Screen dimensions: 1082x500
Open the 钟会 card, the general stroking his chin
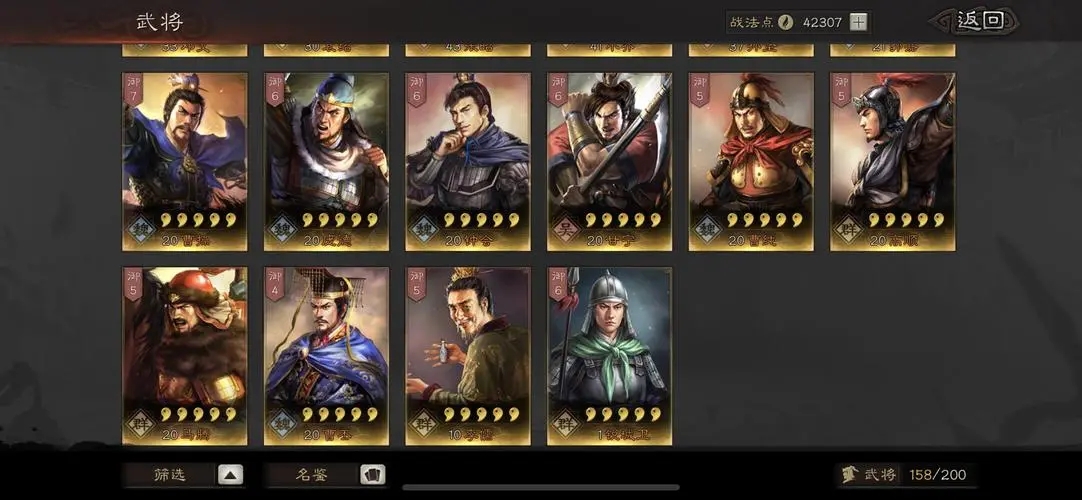tap(468, 160)
